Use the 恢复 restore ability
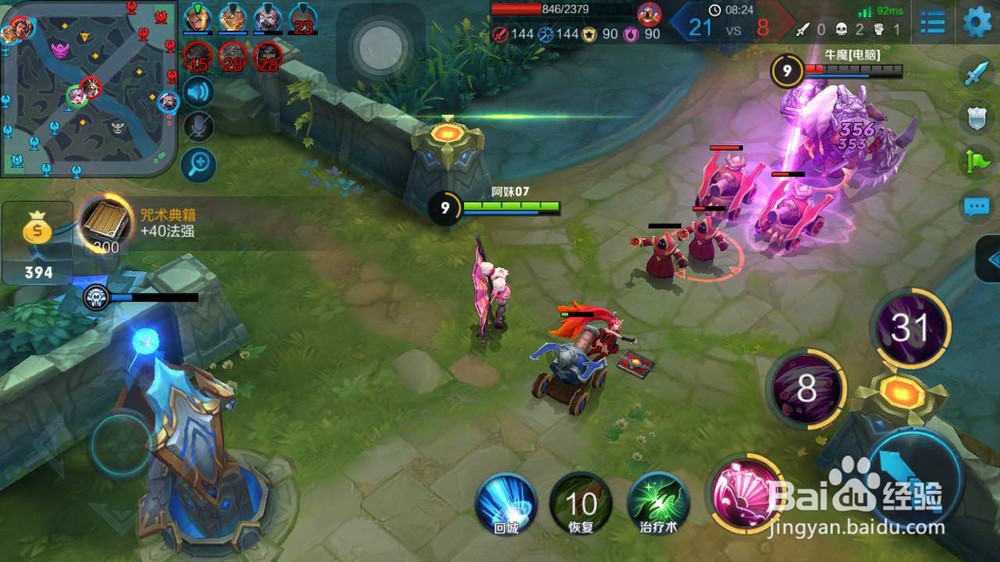This screenshot has width=1000, height=562. click(581, 503)
